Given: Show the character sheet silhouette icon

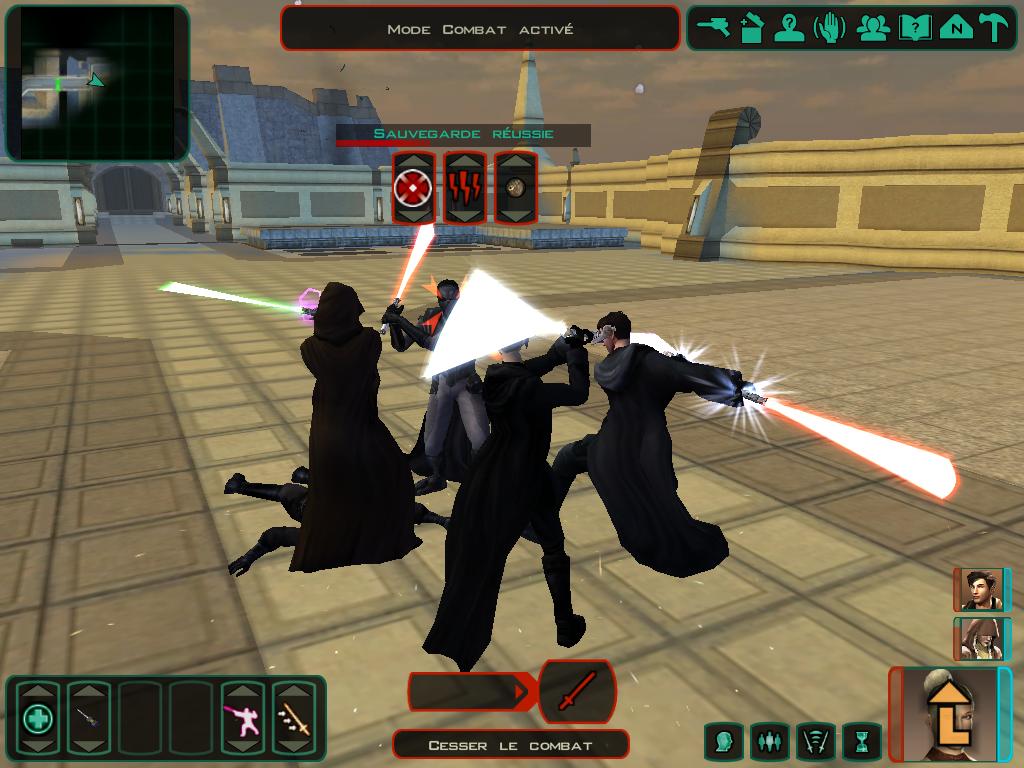Looking at the screenshot, I should tap(790, 28).
